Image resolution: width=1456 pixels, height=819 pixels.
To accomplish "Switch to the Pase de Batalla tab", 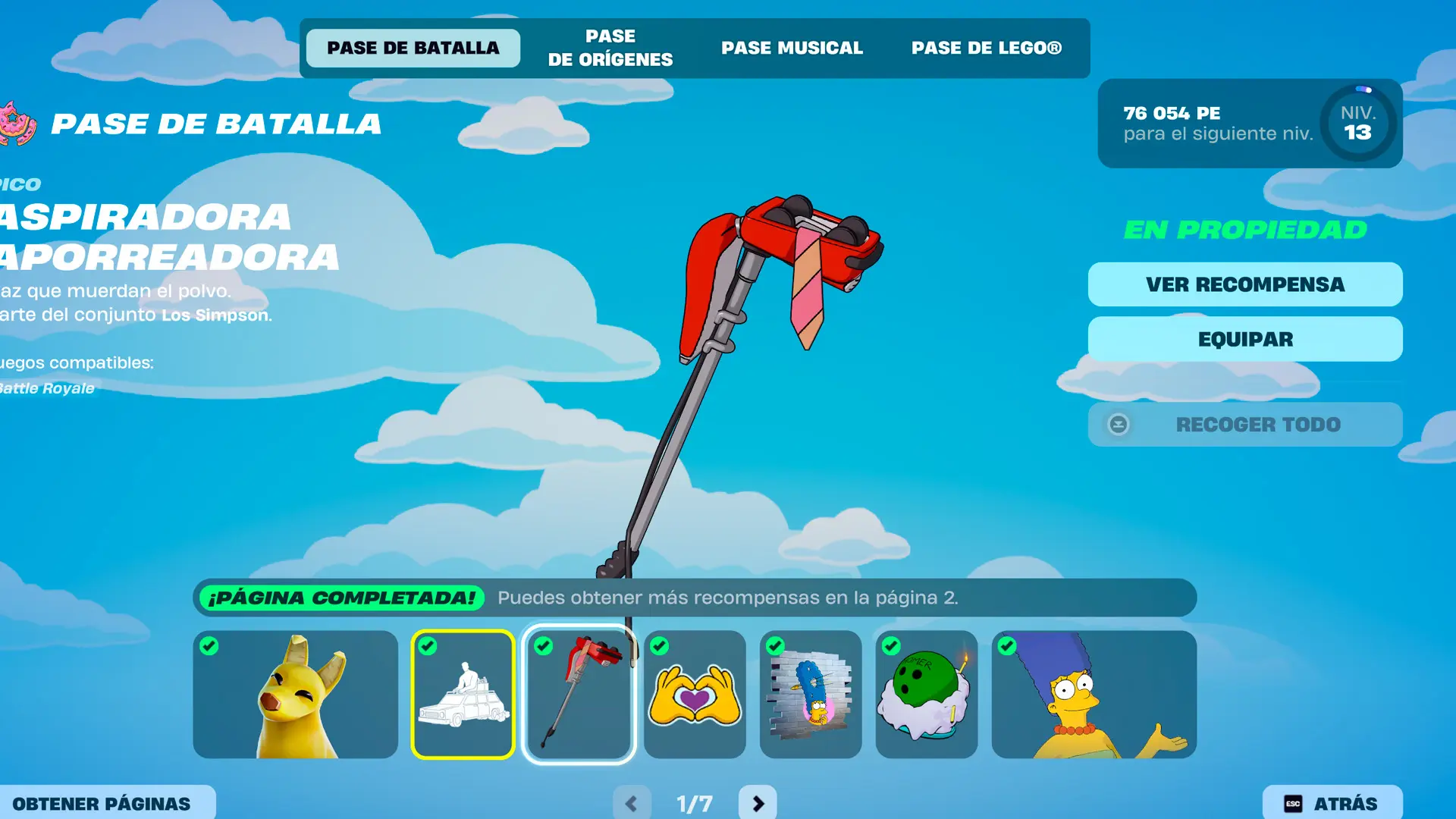I will [413, 48].
